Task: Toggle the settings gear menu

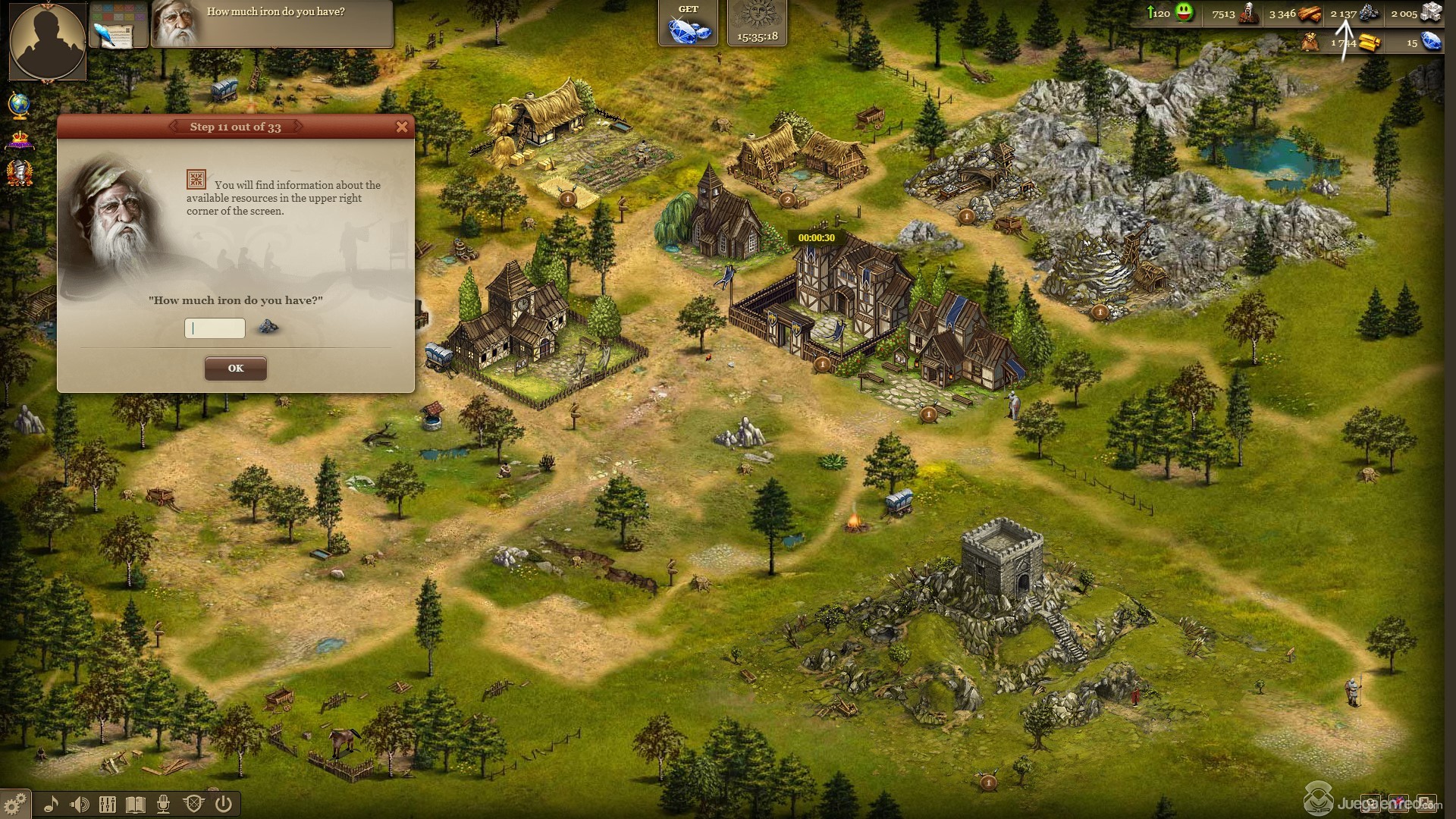Action: (14, 803)
